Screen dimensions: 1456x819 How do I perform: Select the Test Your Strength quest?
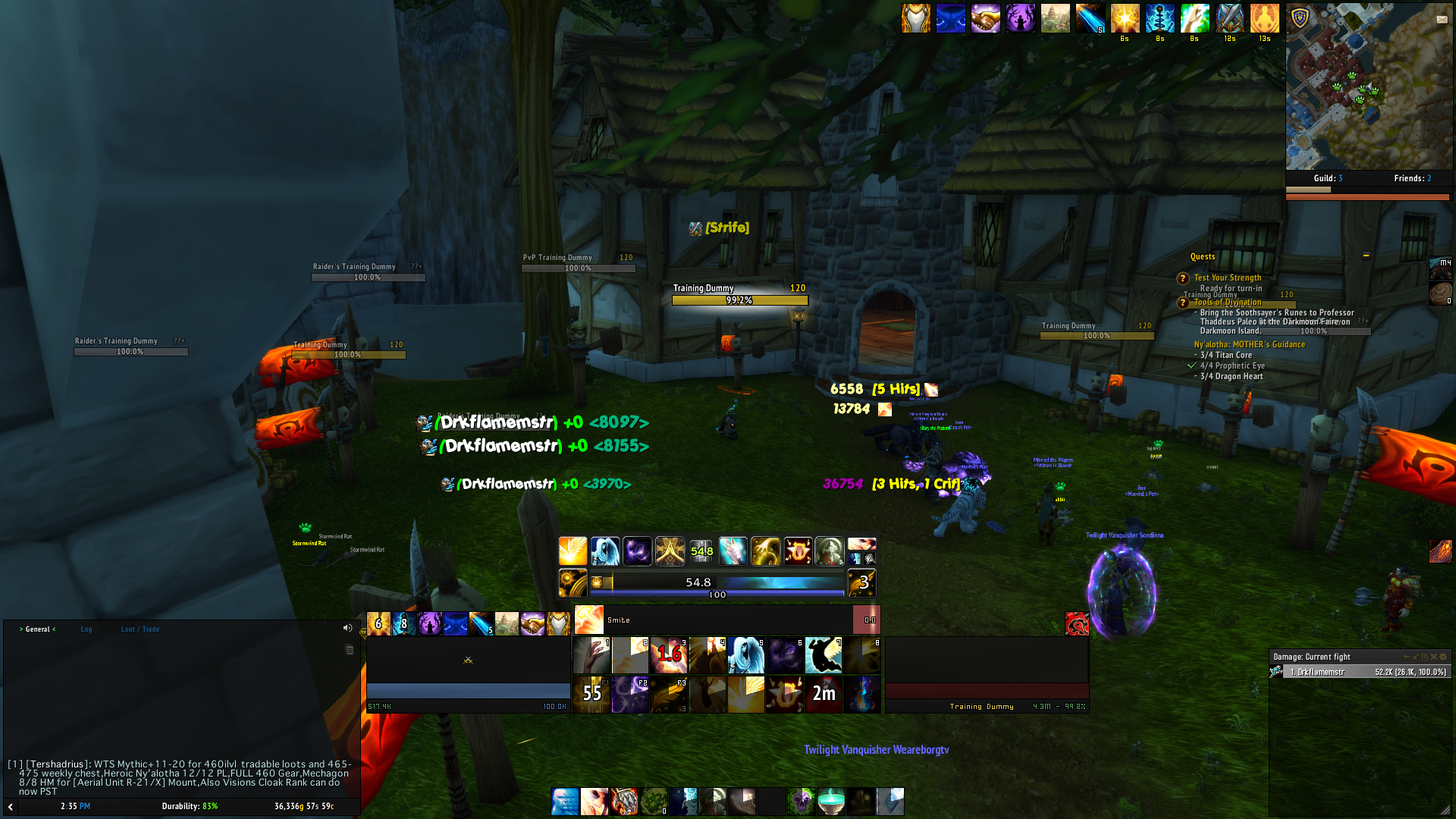1227,278
